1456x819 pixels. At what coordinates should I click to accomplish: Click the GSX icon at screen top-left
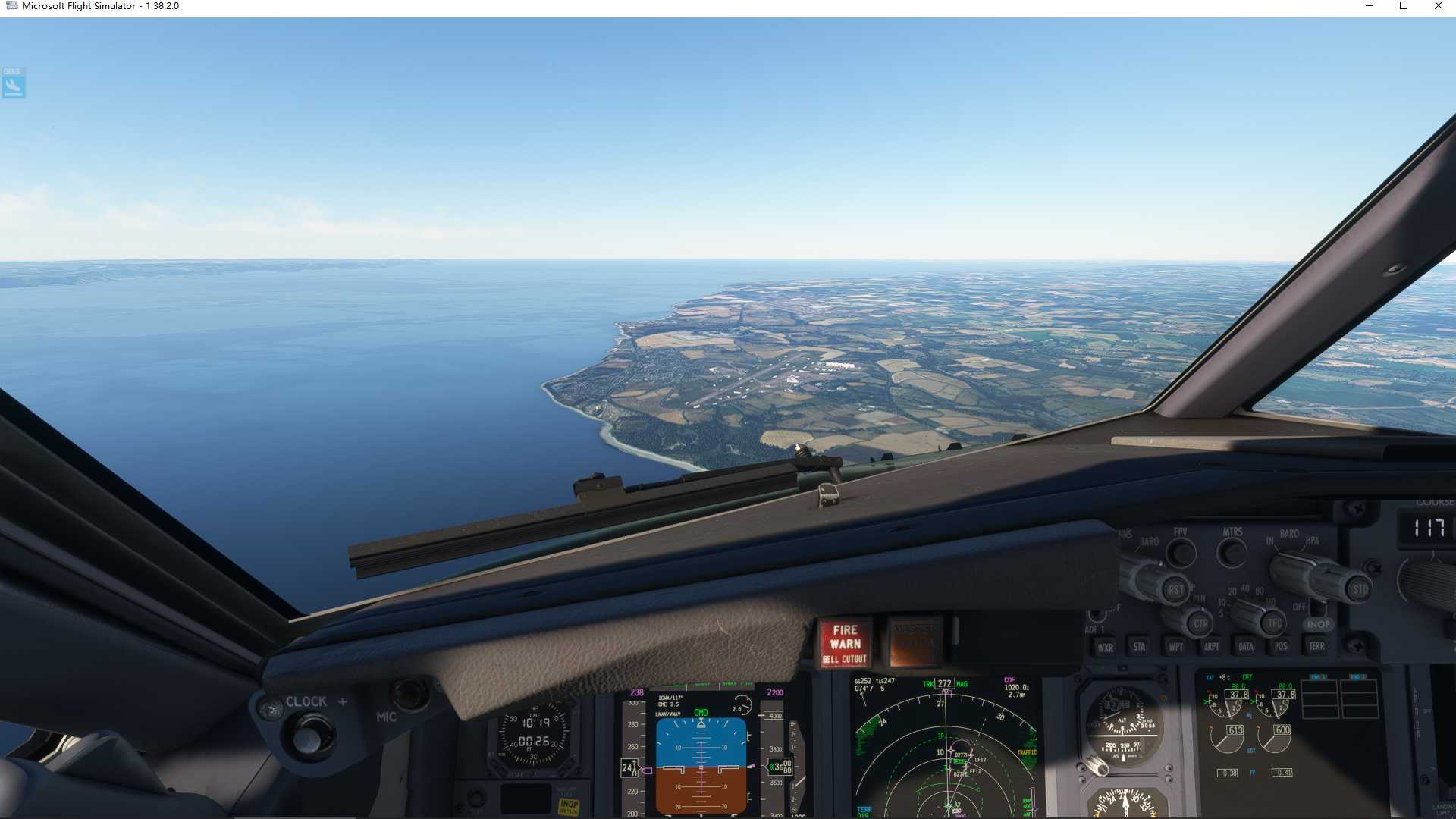coord(13,83)
